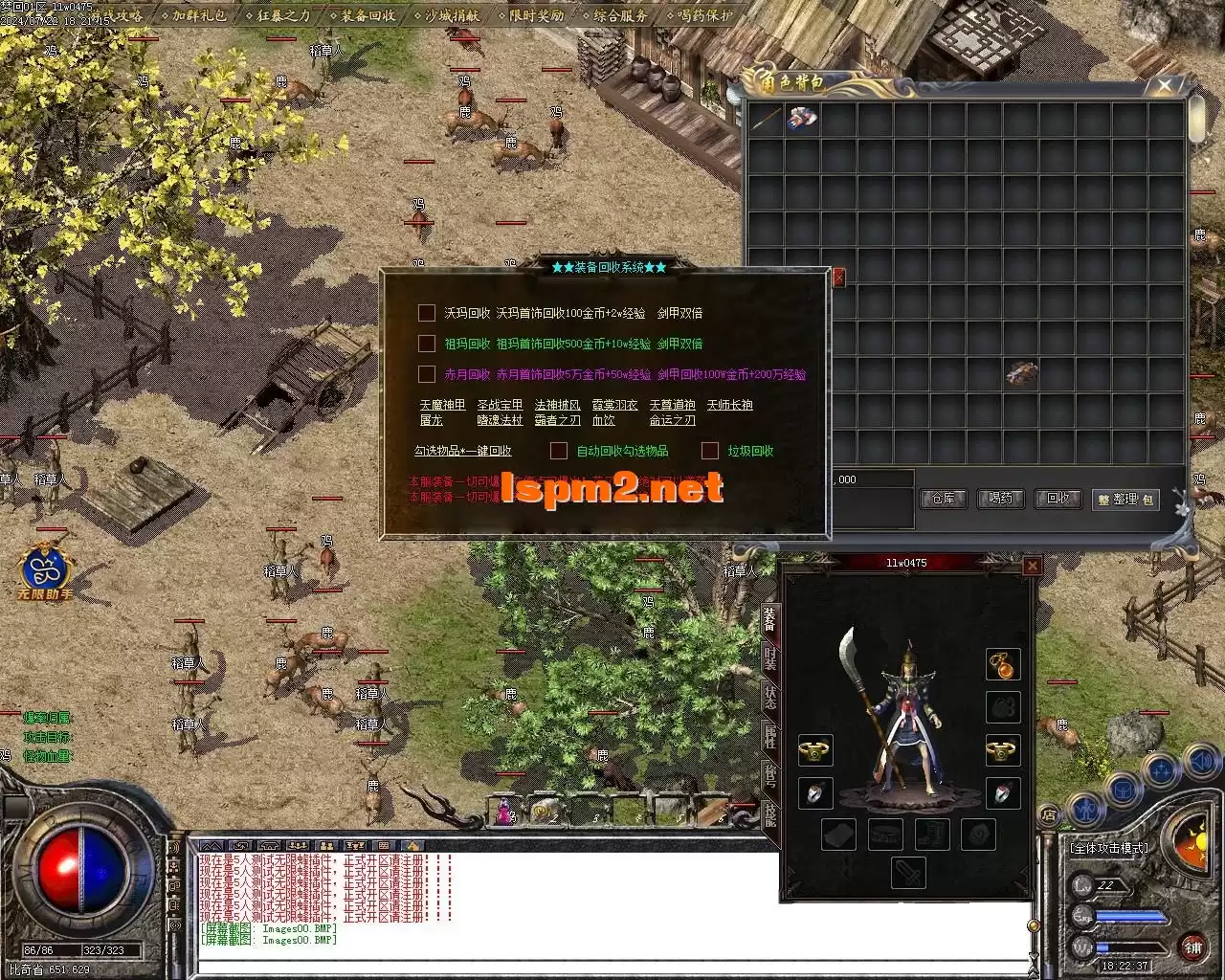
Task: Open the 属性 tab
Action: [x=770, y=736]
